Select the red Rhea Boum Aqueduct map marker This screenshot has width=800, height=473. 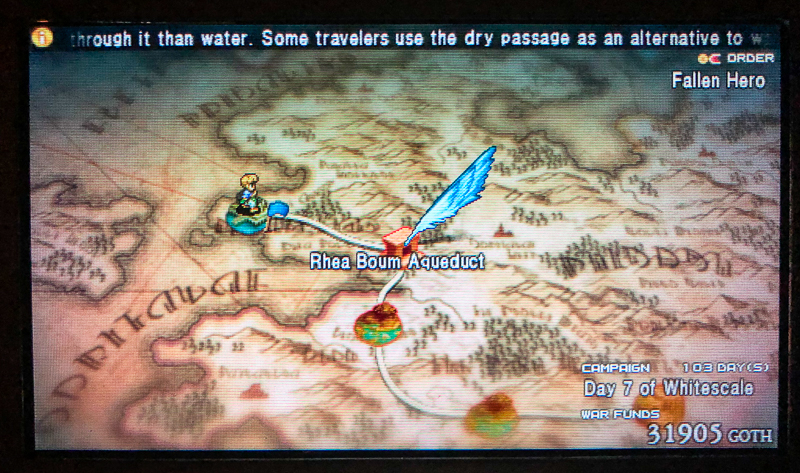[397, 240]
